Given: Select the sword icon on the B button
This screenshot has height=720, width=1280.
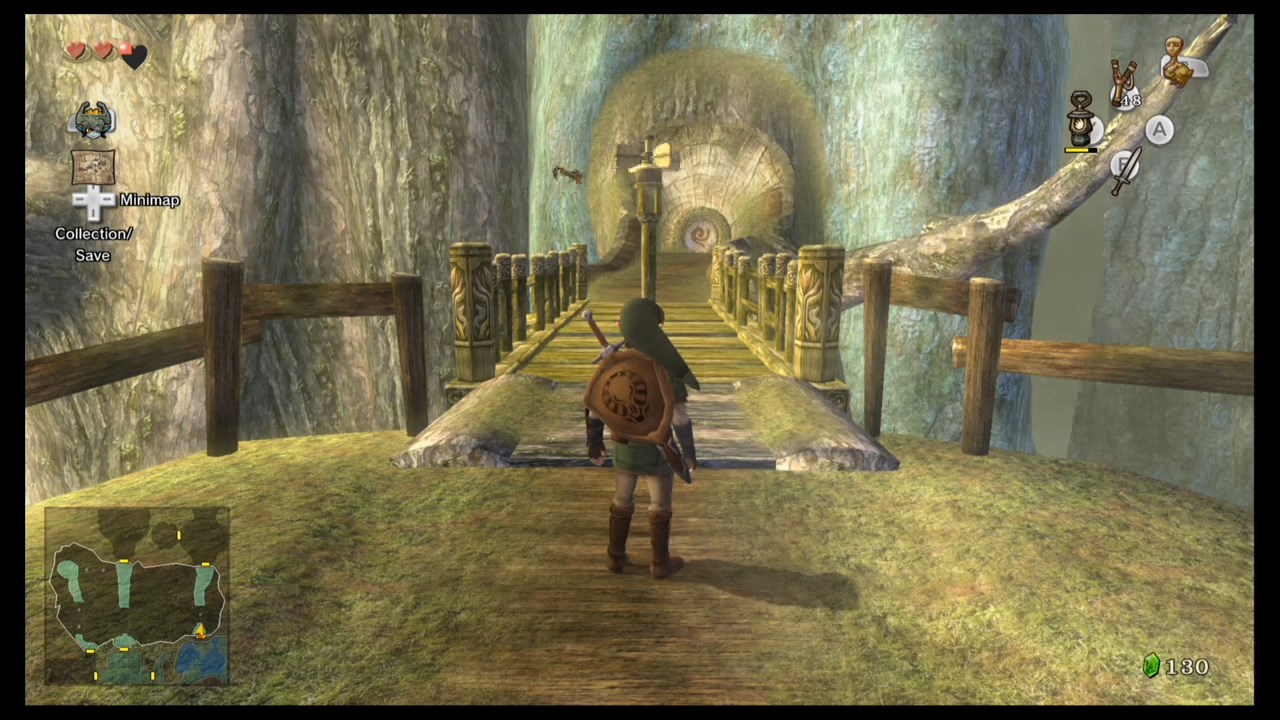Looking at the screenshot, I should 1126,168.
